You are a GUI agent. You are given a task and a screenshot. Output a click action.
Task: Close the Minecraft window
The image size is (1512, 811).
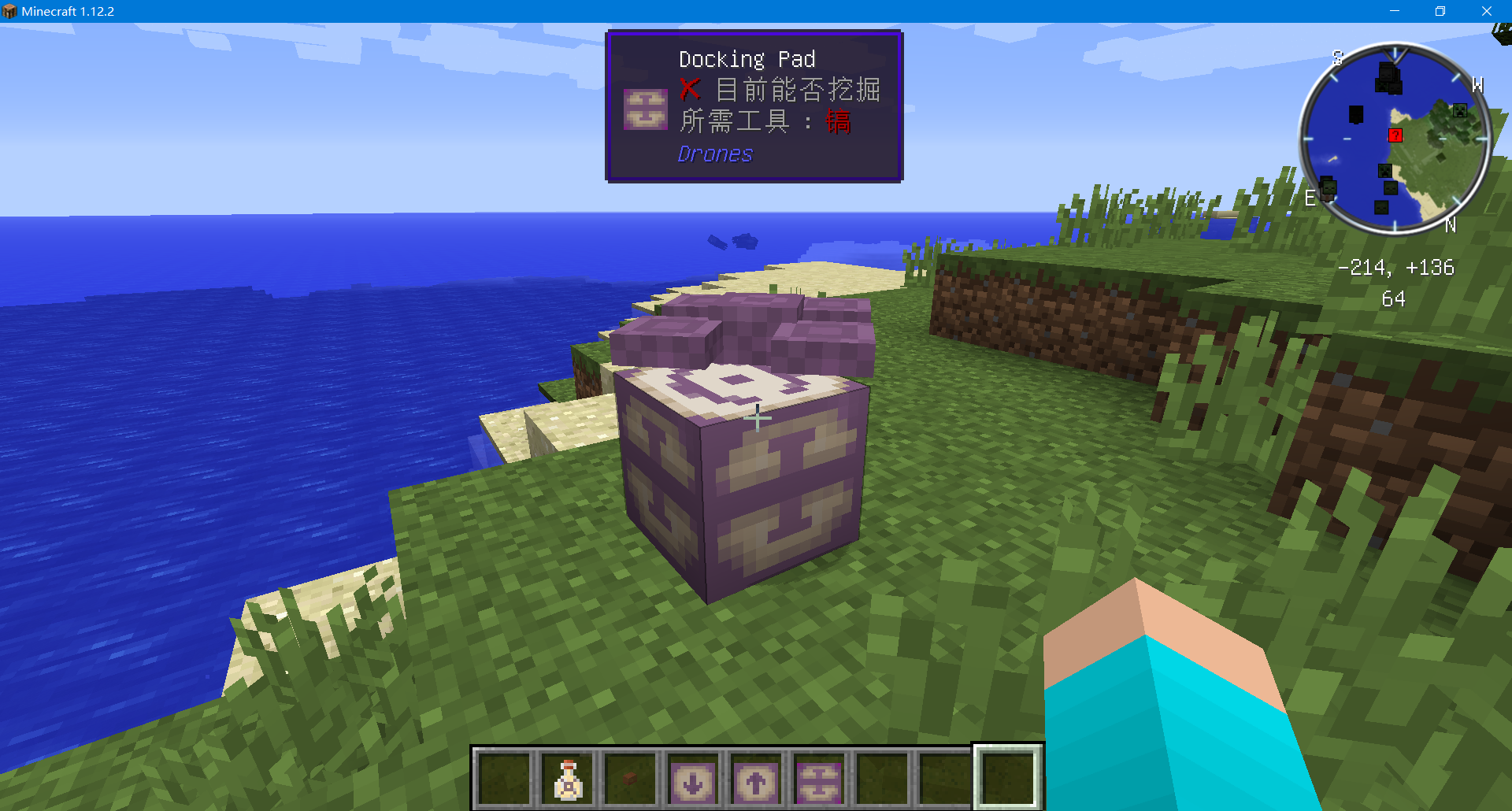tap(1486, 11)
